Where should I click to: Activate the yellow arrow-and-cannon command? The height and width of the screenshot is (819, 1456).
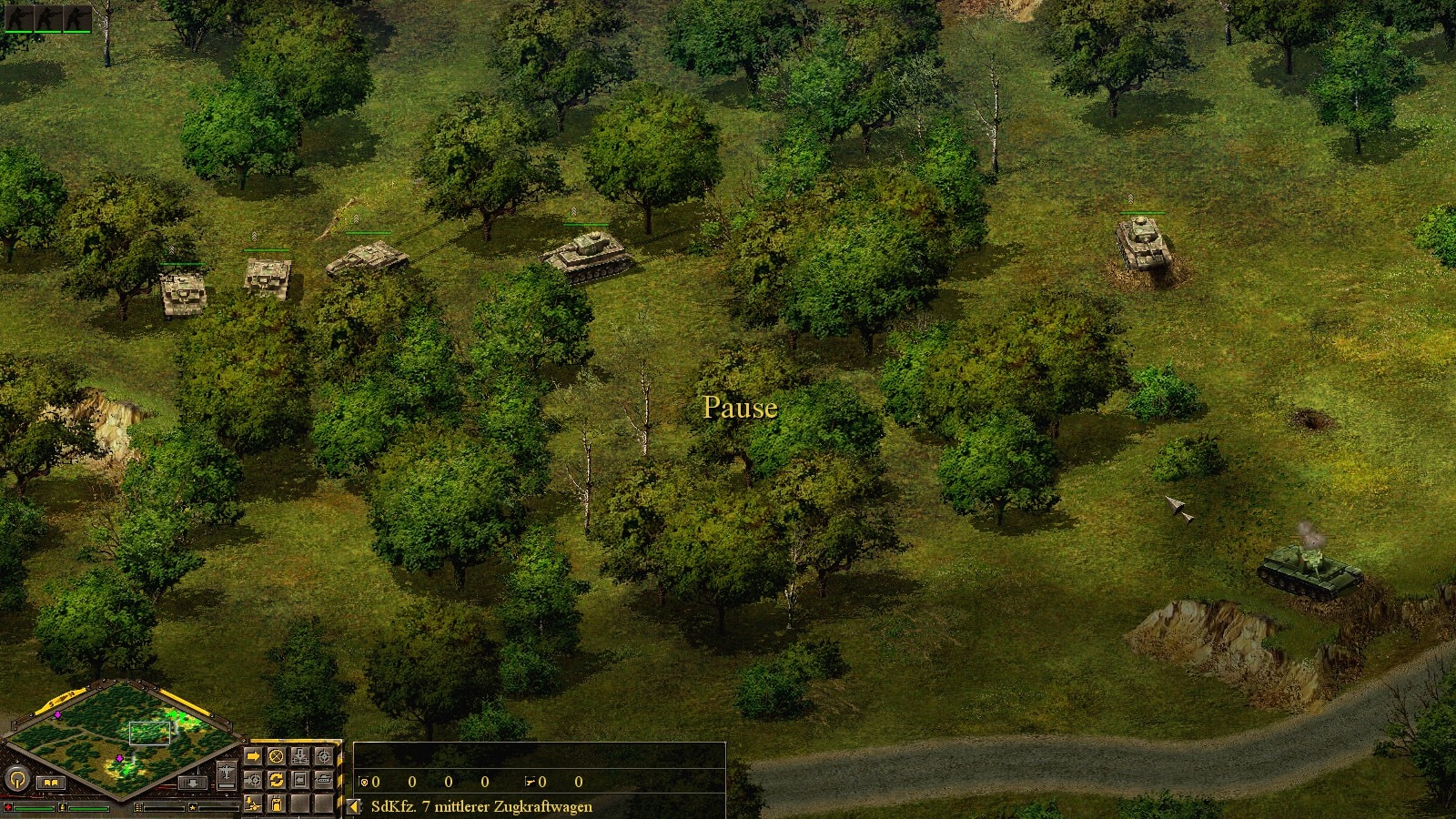[254, 803]
